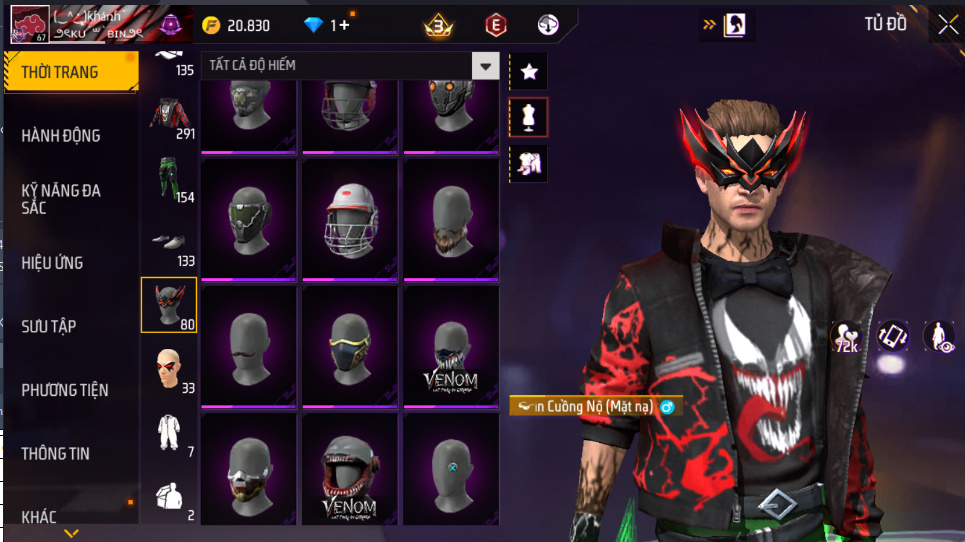Choose the Khác category
Screen dimensions: 965x542
pos(40,516)
